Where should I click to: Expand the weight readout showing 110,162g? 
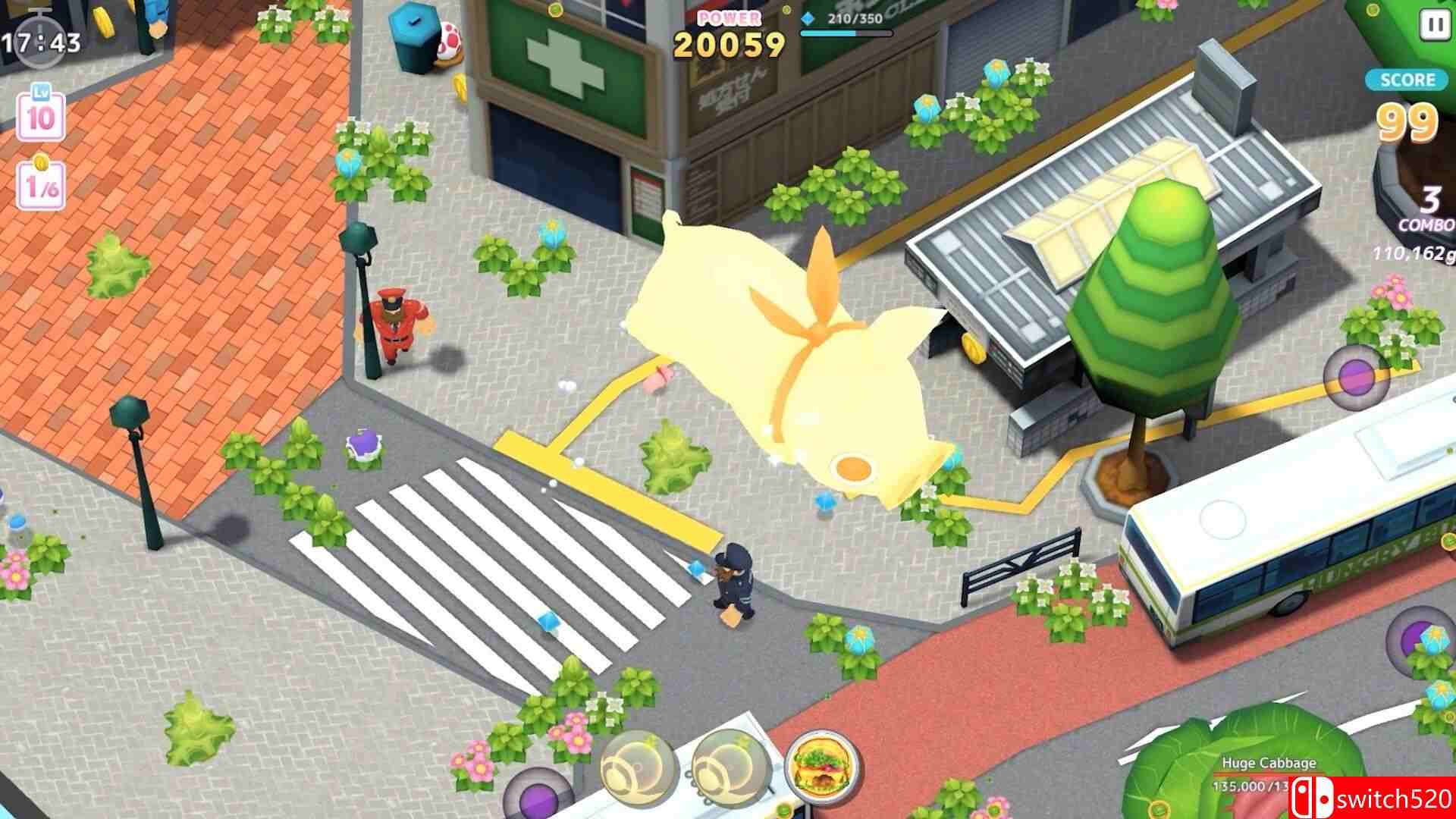(1412, 252)
